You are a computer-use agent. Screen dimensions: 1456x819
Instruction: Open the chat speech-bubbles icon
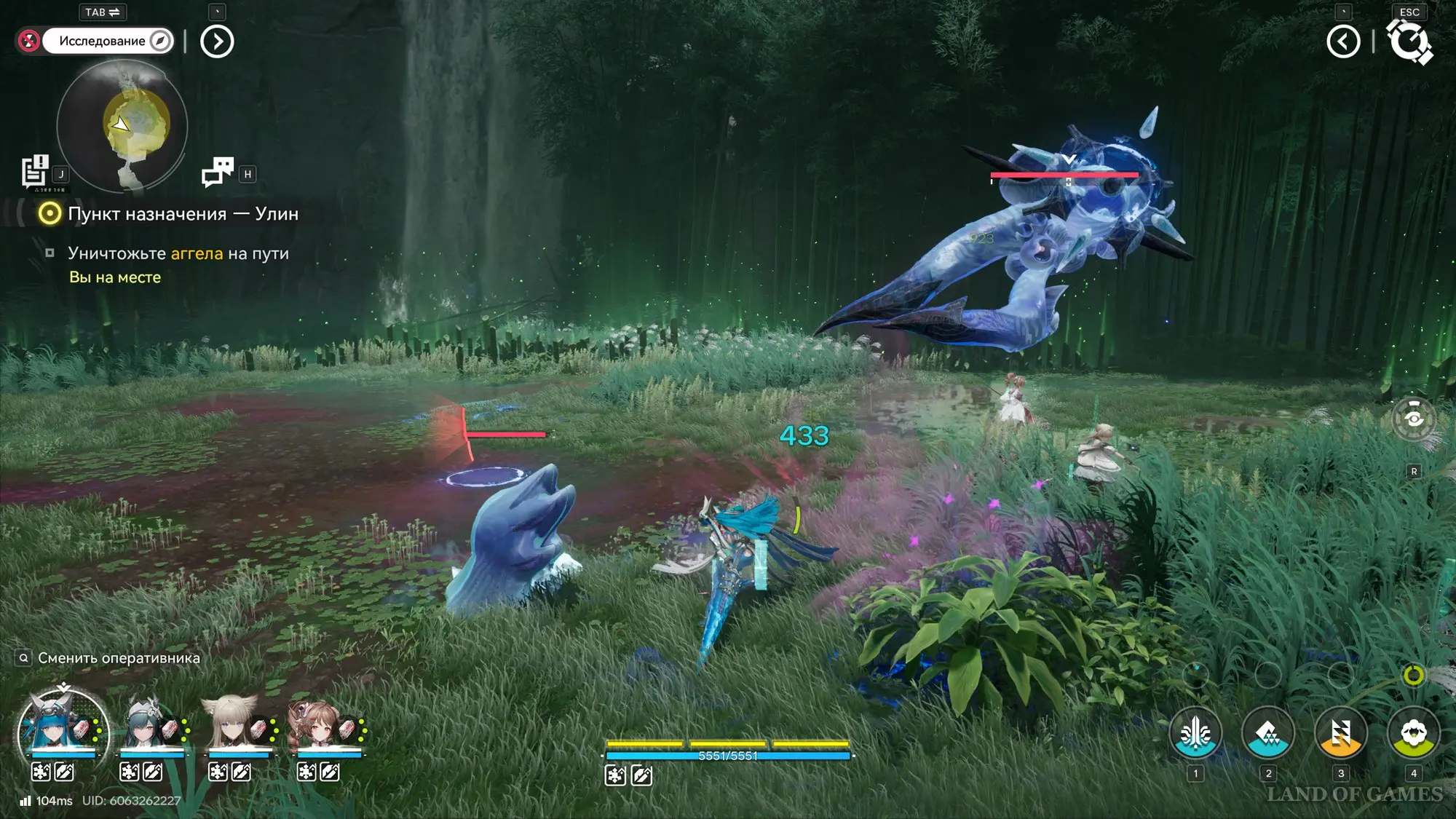click(218, 173)
